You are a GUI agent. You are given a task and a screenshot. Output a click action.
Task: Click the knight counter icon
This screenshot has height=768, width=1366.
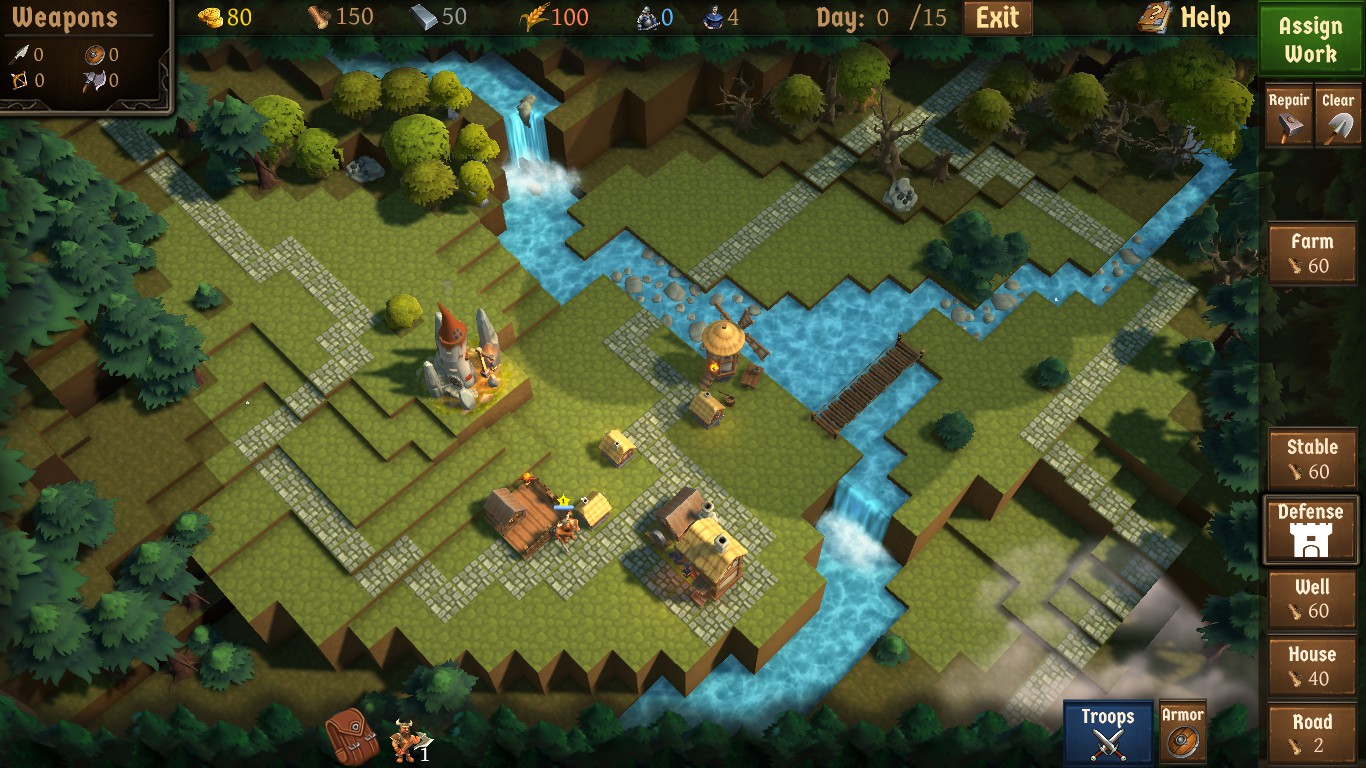(646, 17)
